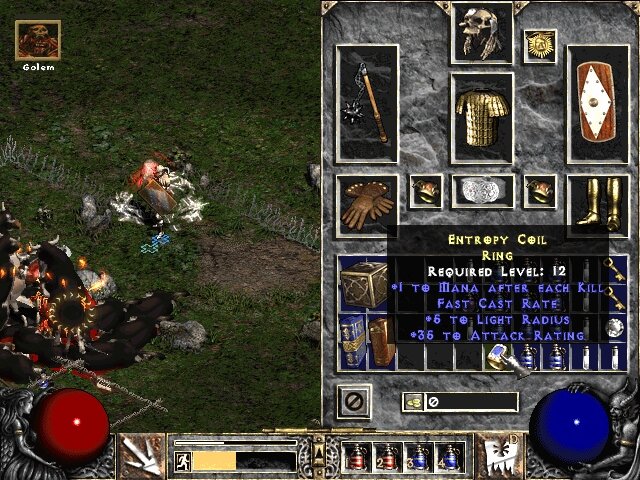The width and height of the screenshot is (640, 480).
Task: Click the gold coins button
Action: pos(413,402)
